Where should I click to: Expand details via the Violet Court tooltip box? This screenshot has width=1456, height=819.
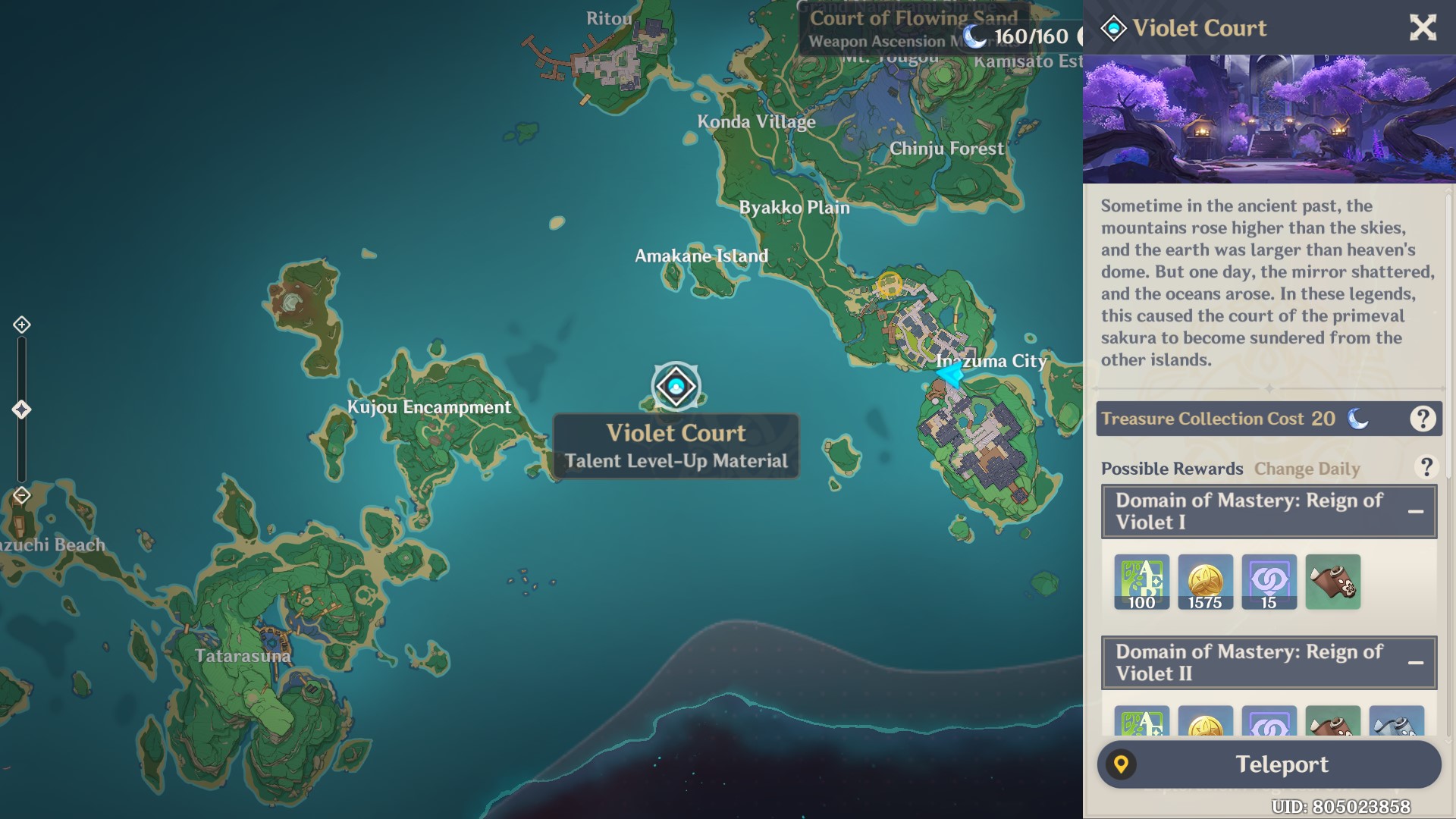pos(676,447)
